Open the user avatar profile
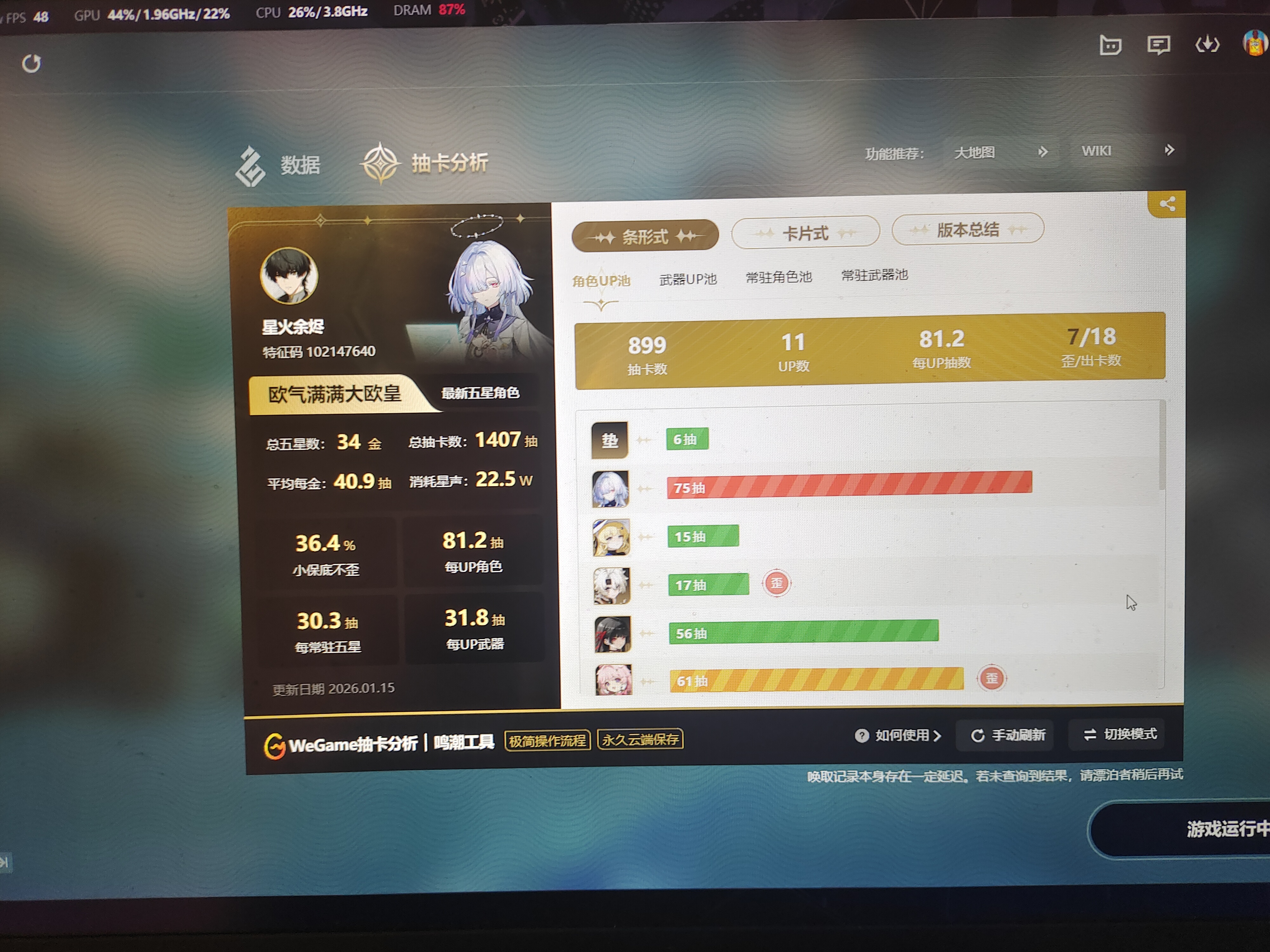Screen dimensions: 1270x952 pyautogui.click(x=1254, y=43)
